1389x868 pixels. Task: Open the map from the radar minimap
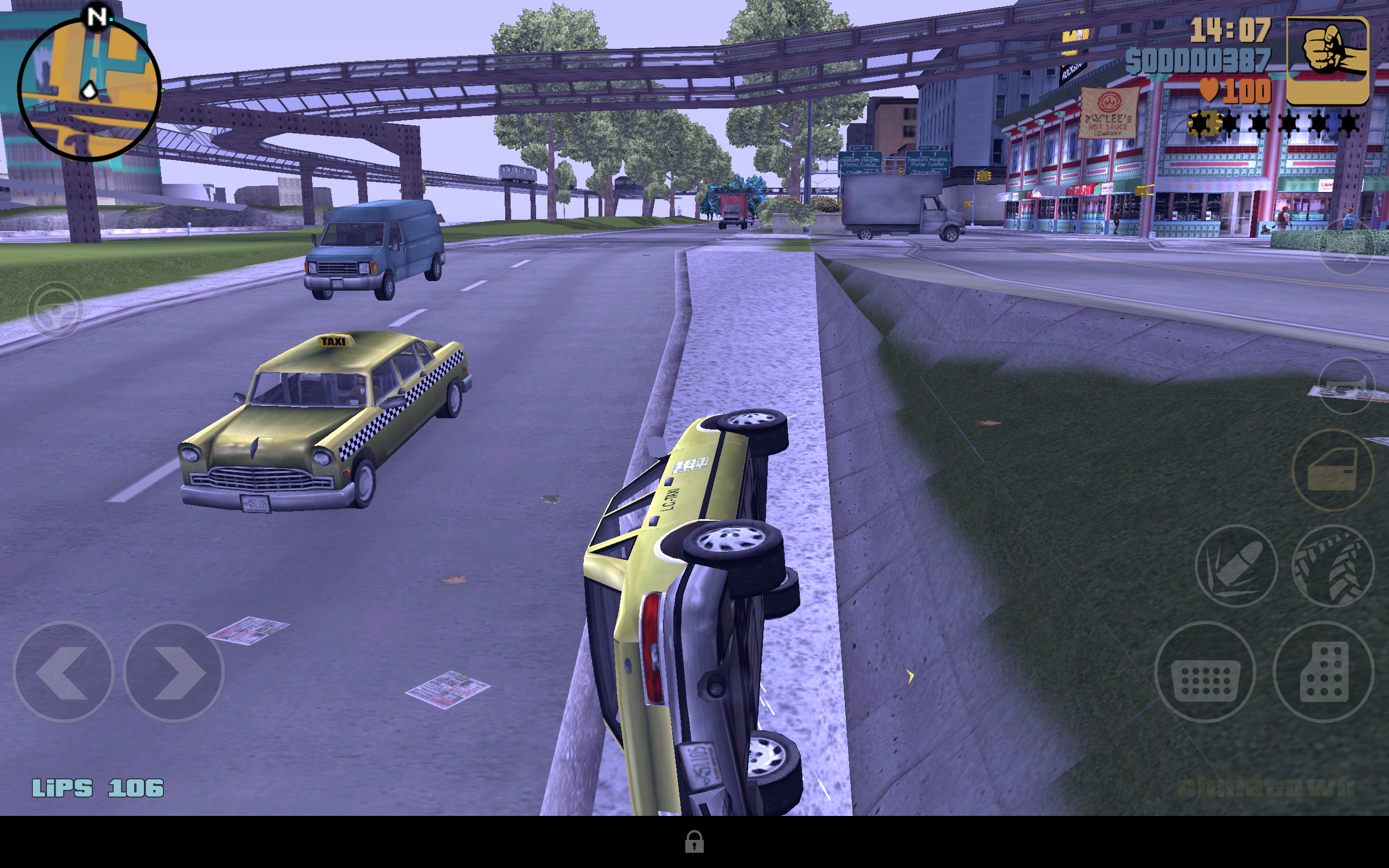click(89, 89)
